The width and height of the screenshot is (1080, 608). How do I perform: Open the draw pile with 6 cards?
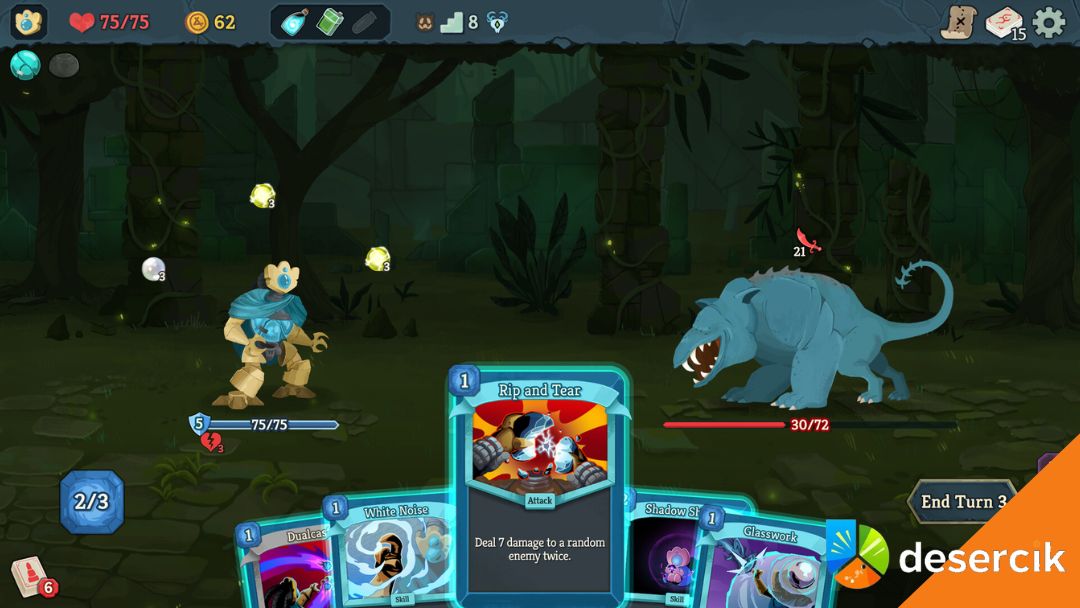[31, 577]
